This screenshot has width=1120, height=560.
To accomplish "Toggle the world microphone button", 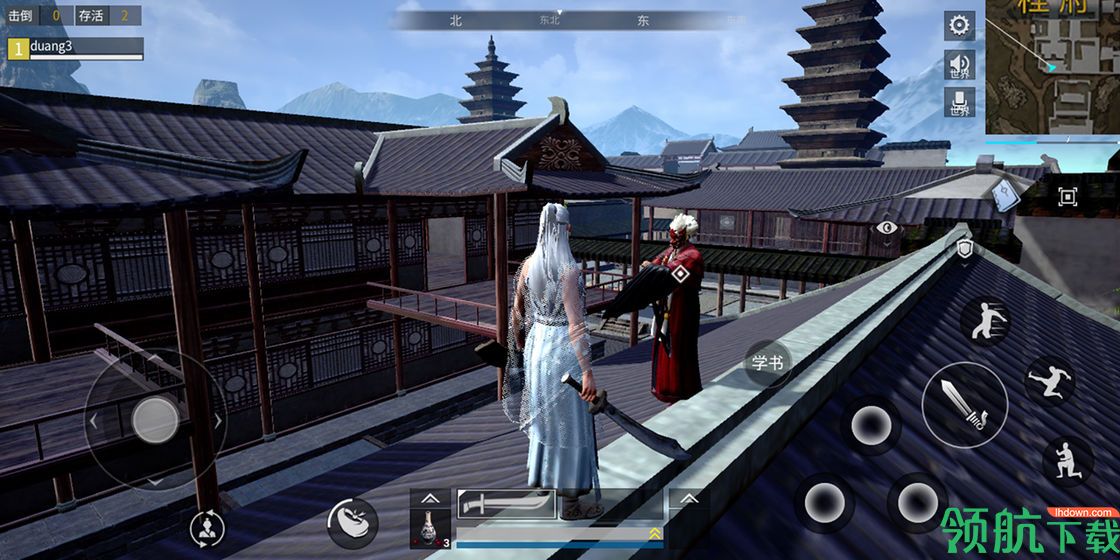I will coord(960,102).
